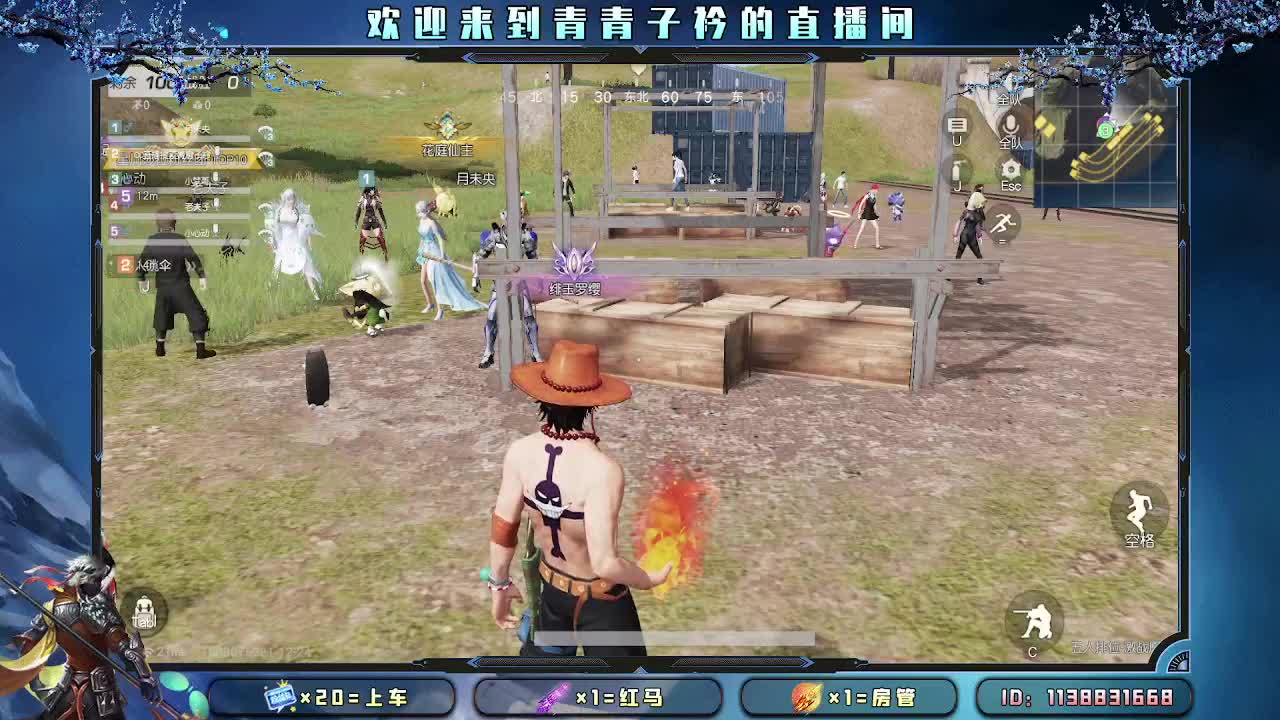Open team text chat with the U icon
The height and width of the screenshot is (720, 1280).
957,125
